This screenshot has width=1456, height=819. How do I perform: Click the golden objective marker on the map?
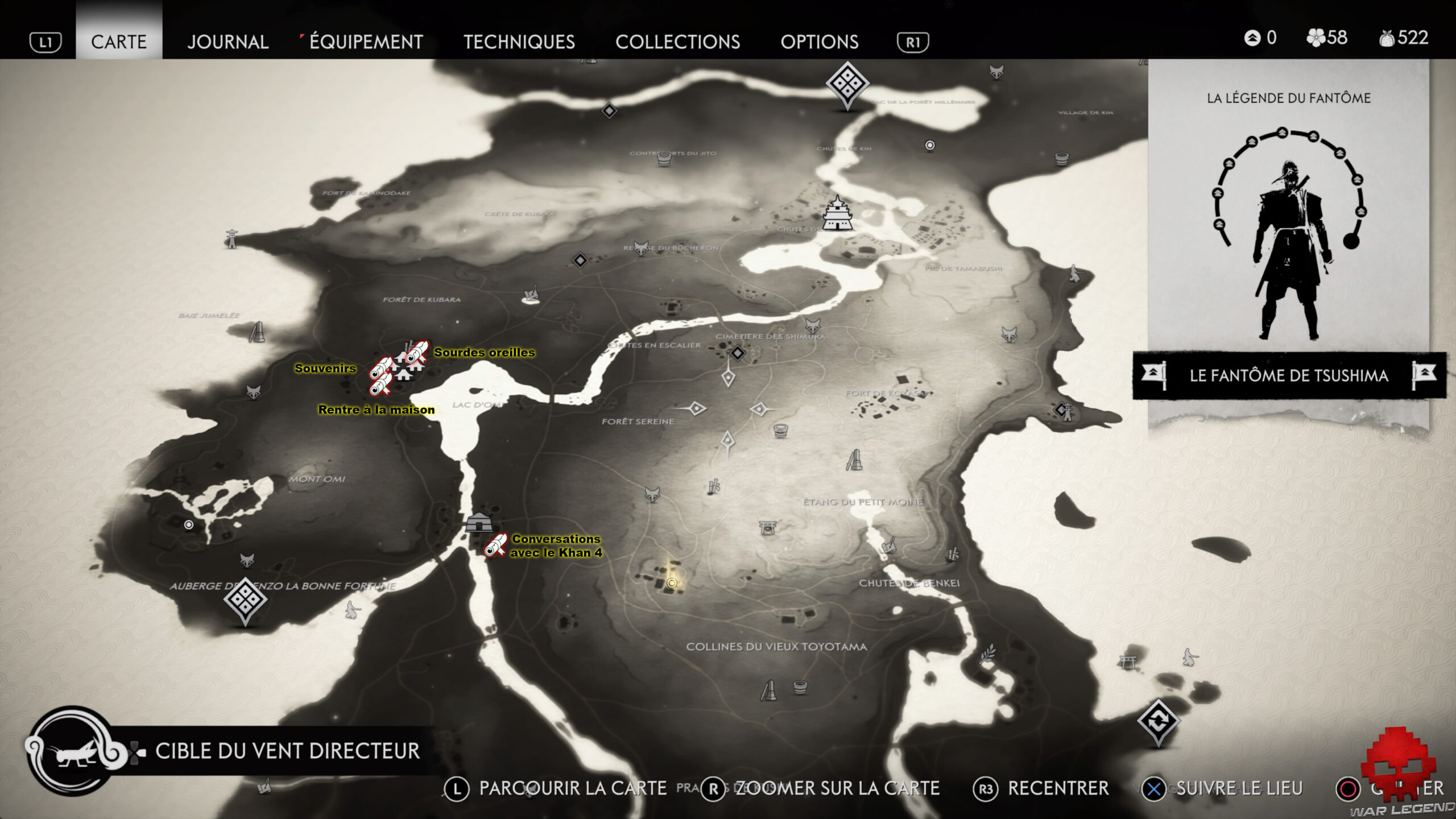[672, 583]
